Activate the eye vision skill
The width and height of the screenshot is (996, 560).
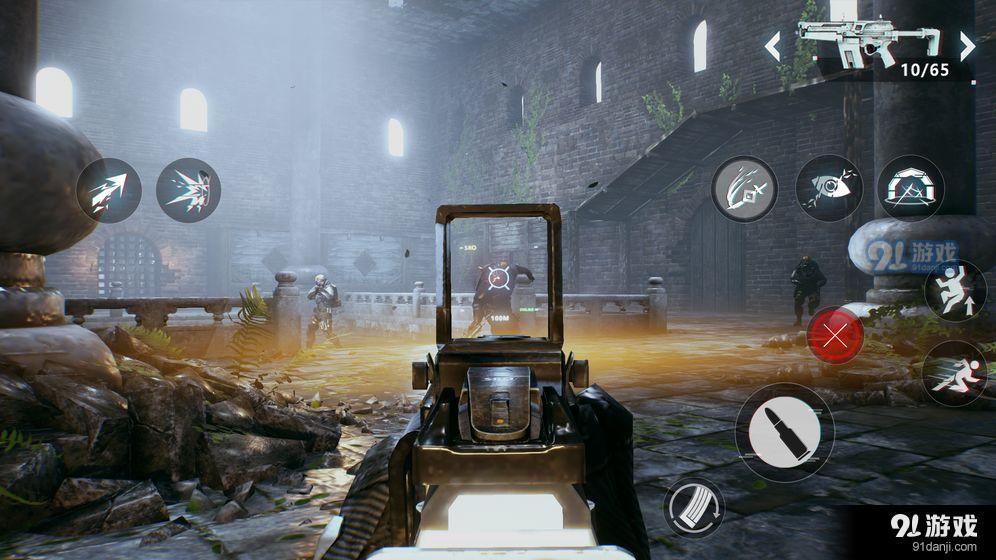coord(829,188)
